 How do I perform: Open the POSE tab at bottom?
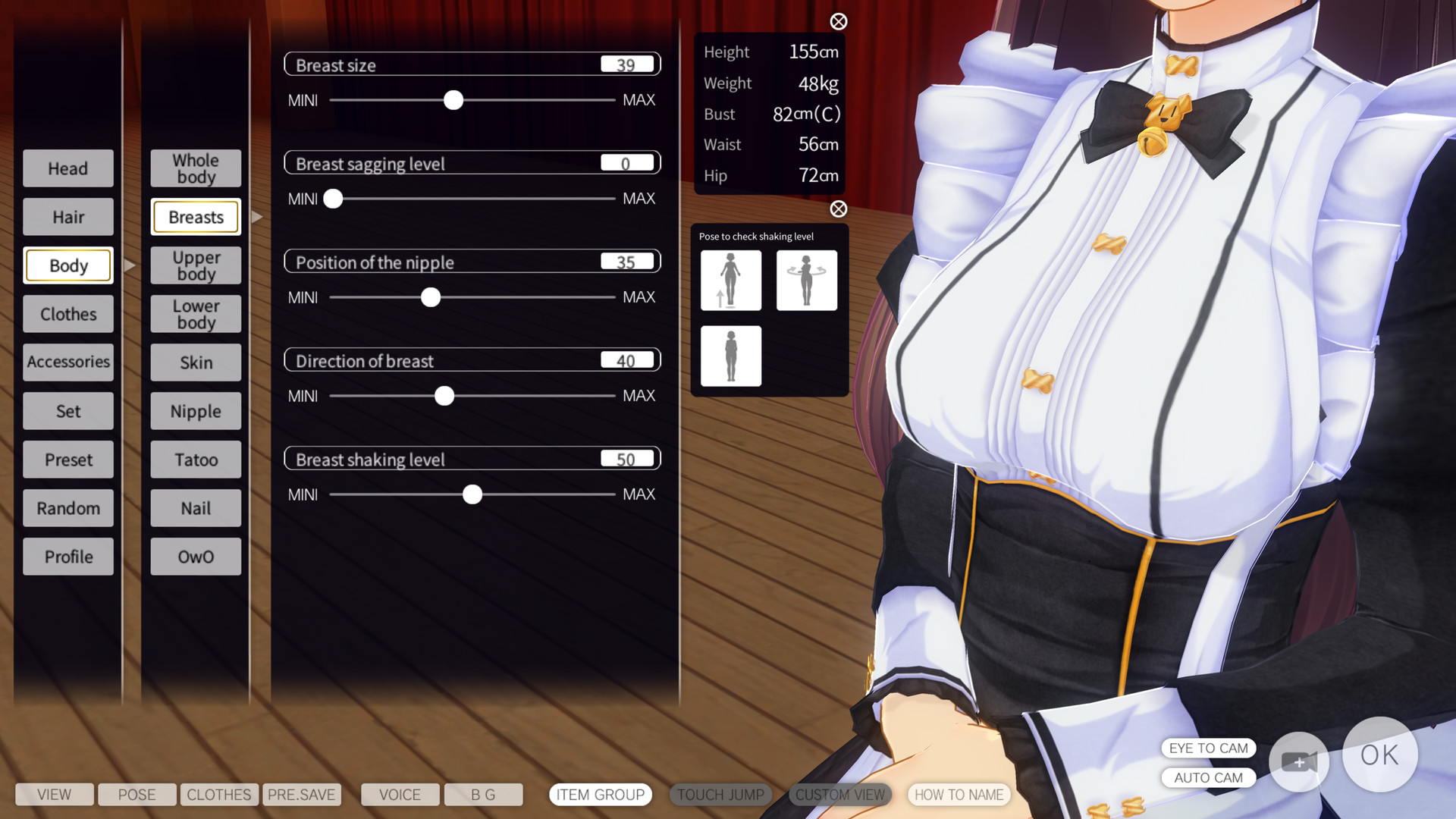coord(136,795)
